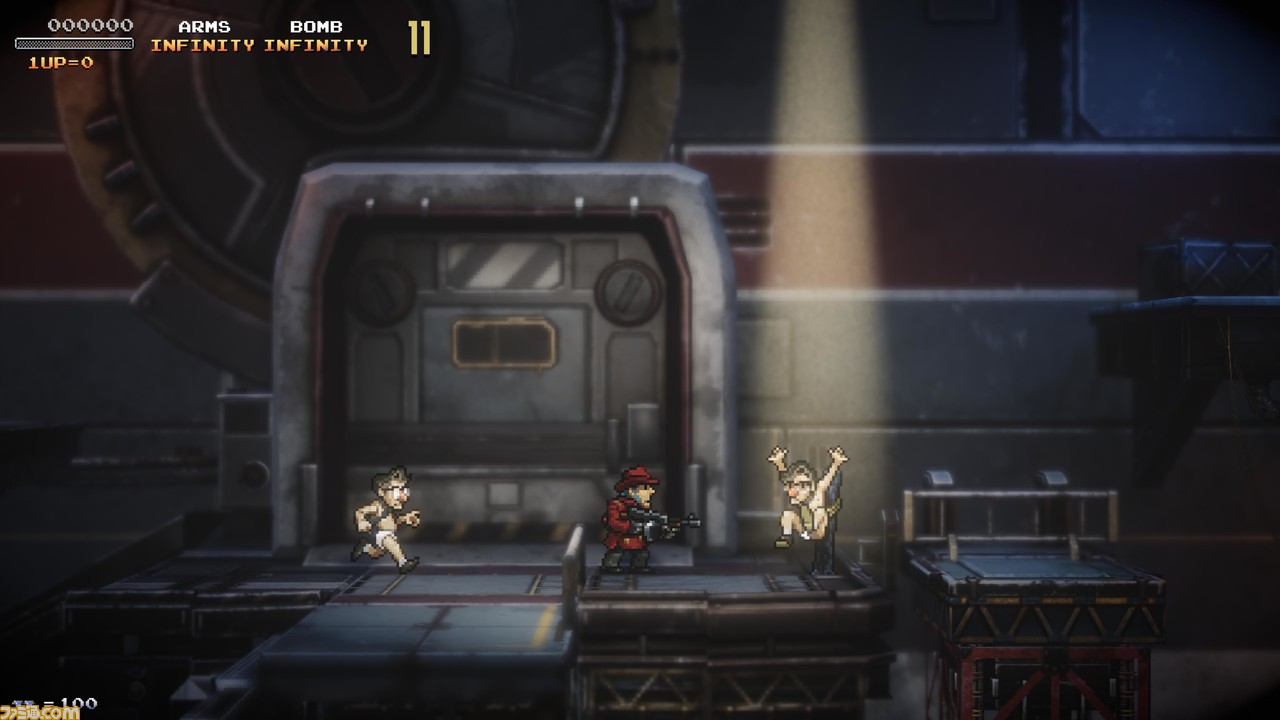Click the BOMB INFINITY counter
Screen dimensions: 1280x720
click(x=315, y=44)
